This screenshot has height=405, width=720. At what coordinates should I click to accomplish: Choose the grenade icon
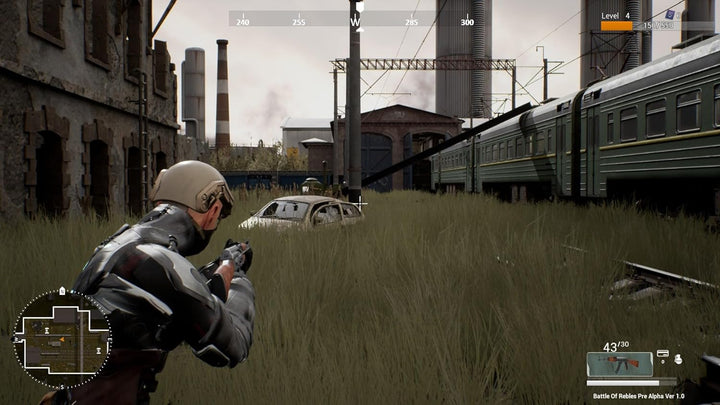677,358
